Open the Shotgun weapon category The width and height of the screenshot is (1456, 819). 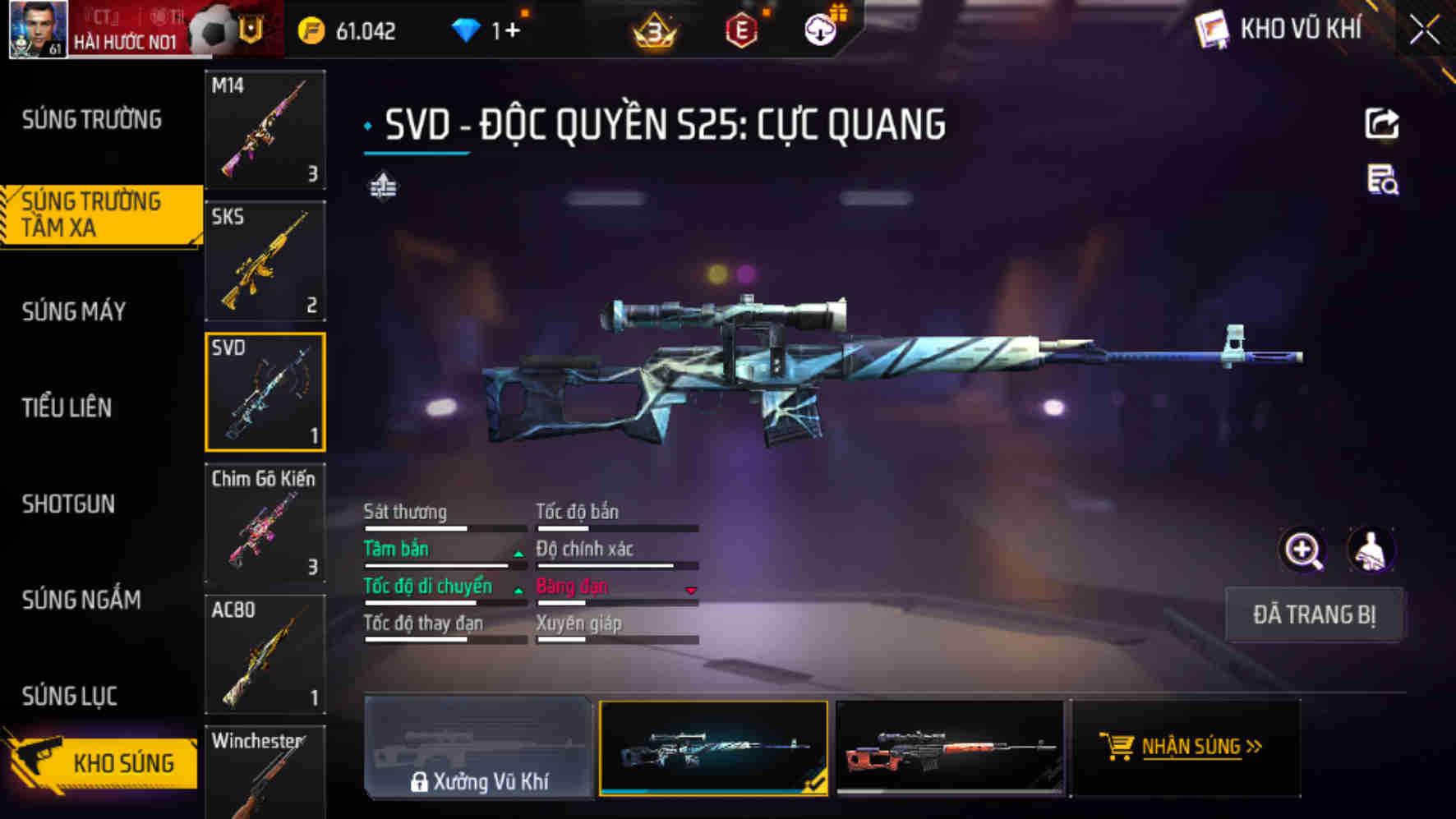[69, 504]
